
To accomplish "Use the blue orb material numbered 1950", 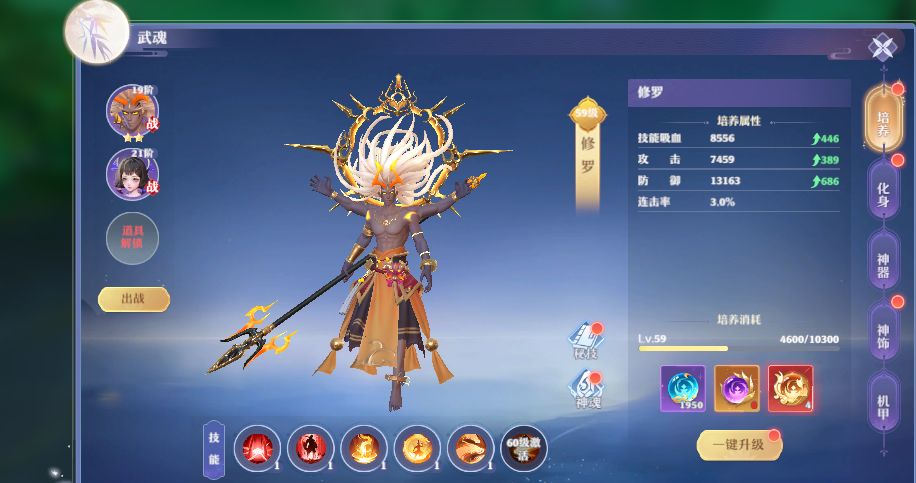I will coord(683,388).
